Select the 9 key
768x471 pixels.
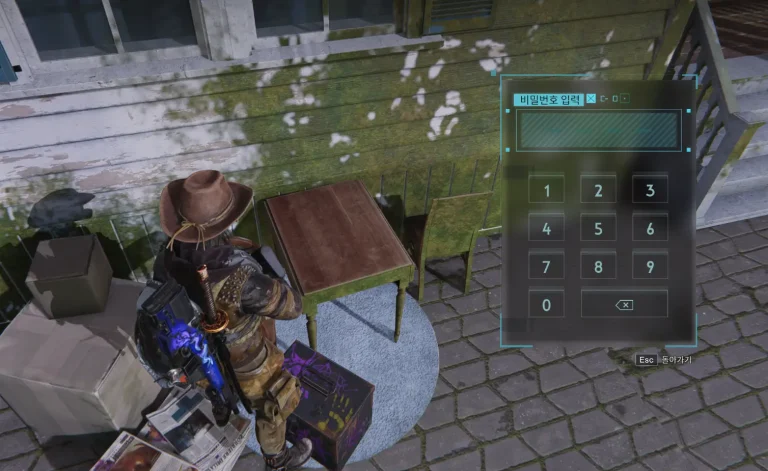coord(650,266)
